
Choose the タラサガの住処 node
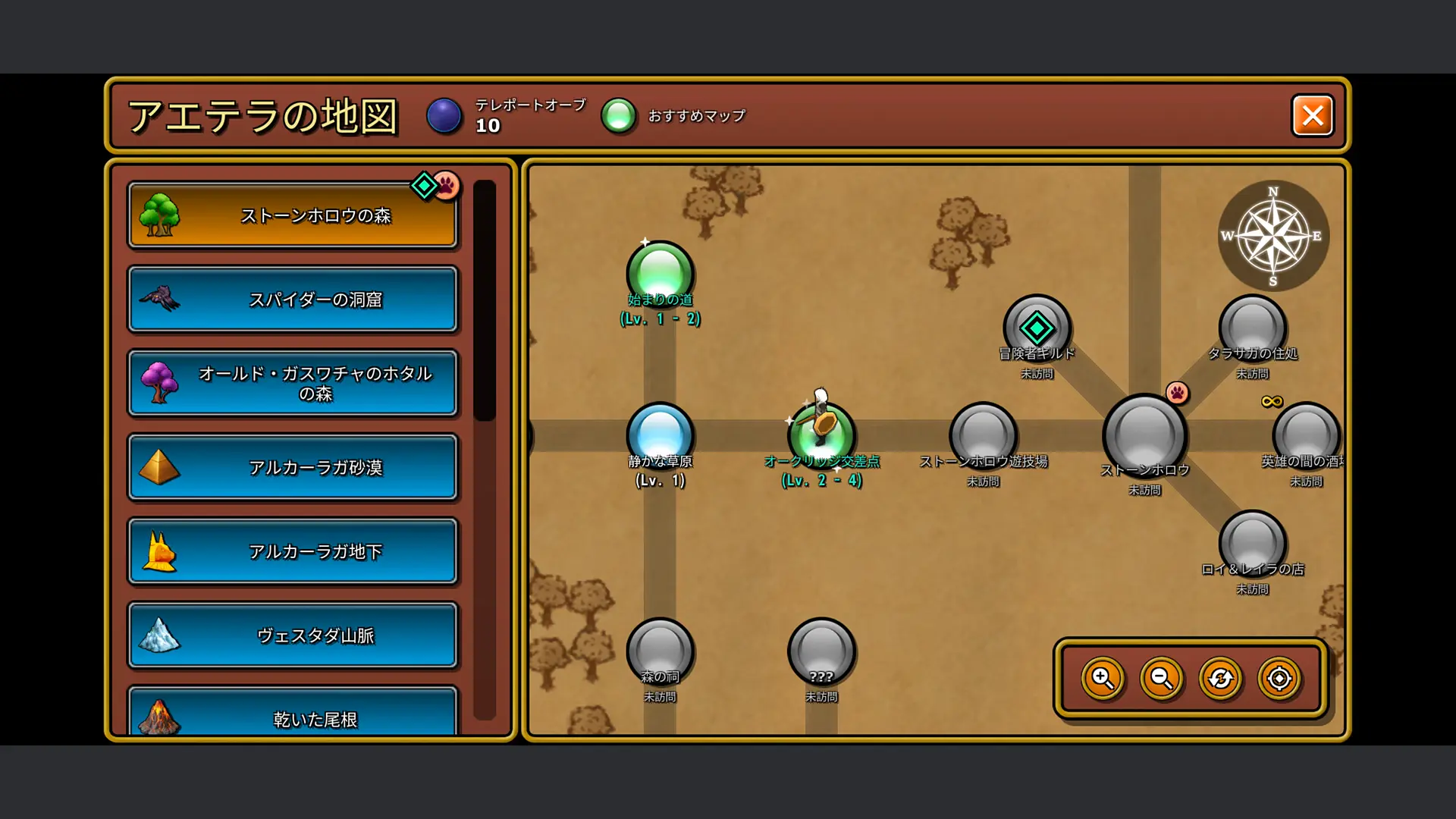click(1252, 328)
